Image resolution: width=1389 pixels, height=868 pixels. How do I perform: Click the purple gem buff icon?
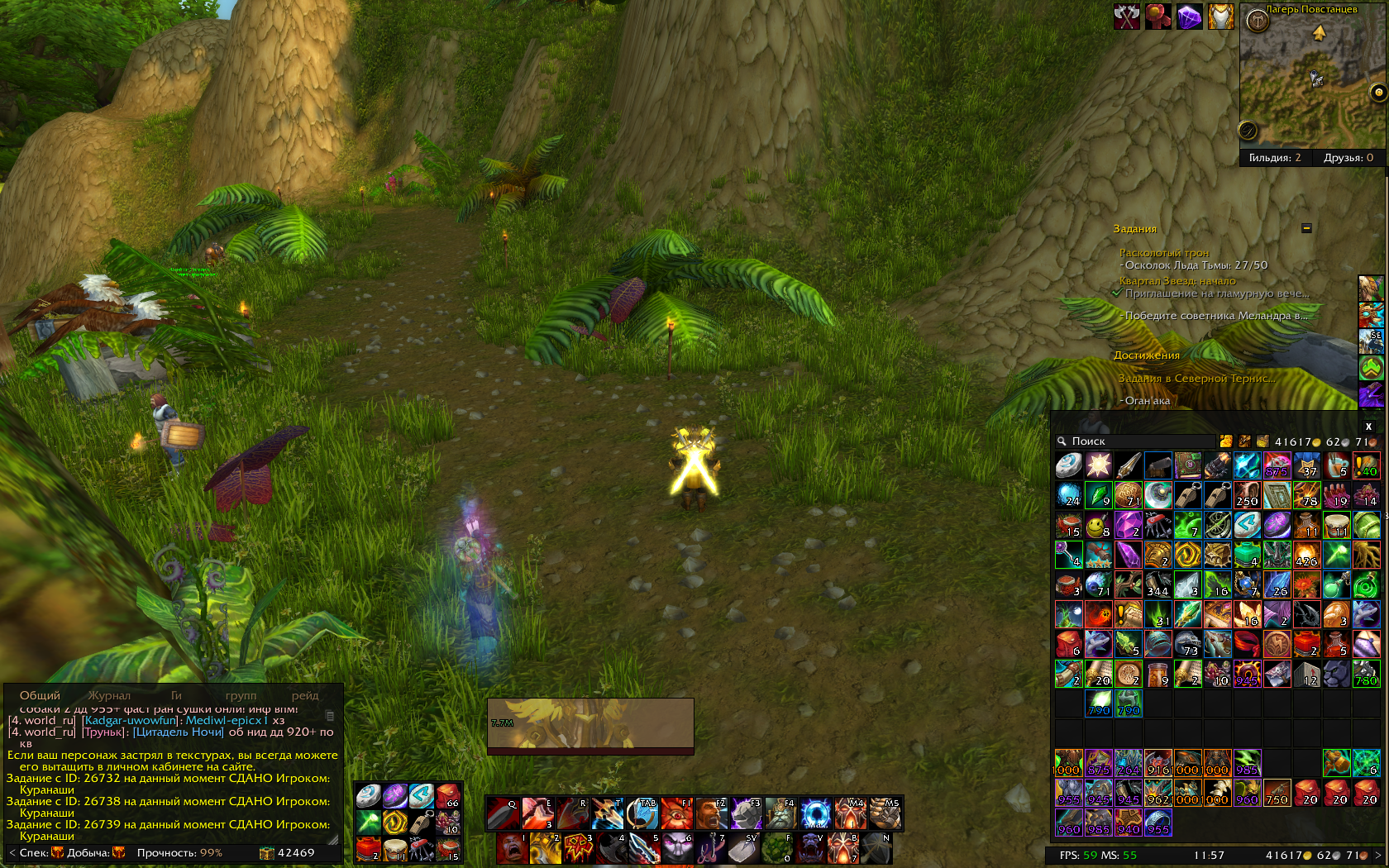pyautogui.click(x=1189, y=17)
